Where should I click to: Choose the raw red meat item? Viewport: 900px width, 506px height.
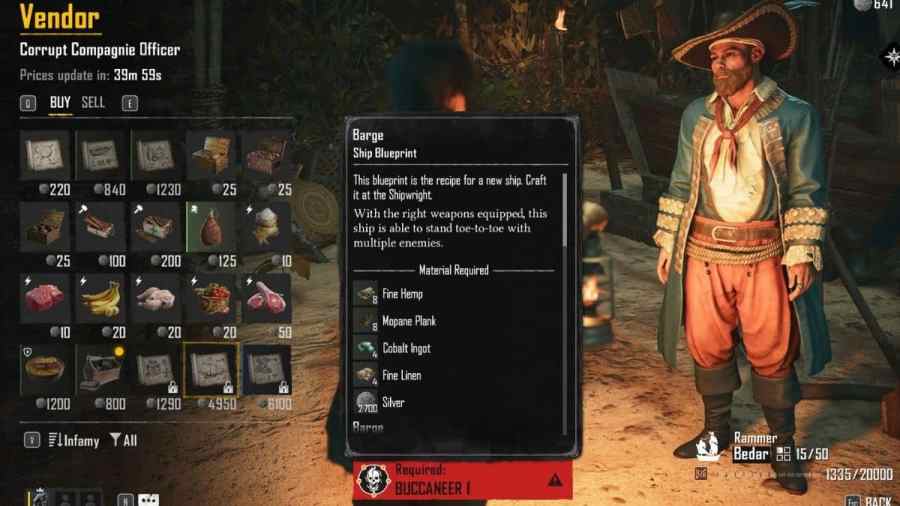(x=45, y=298)
